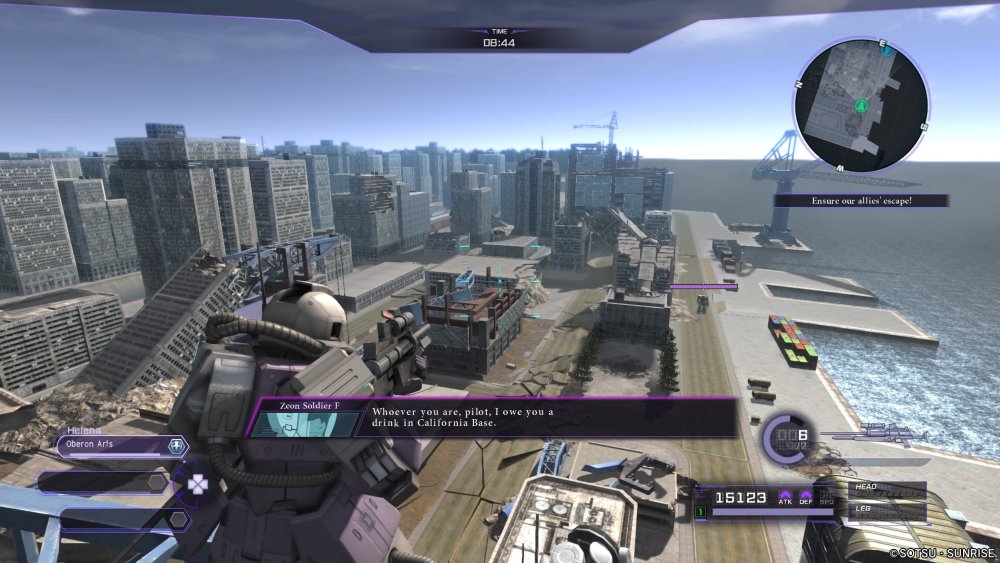
Task: Select the "Ensure our allies' escape!" objective banner
Action: [861, 201]
